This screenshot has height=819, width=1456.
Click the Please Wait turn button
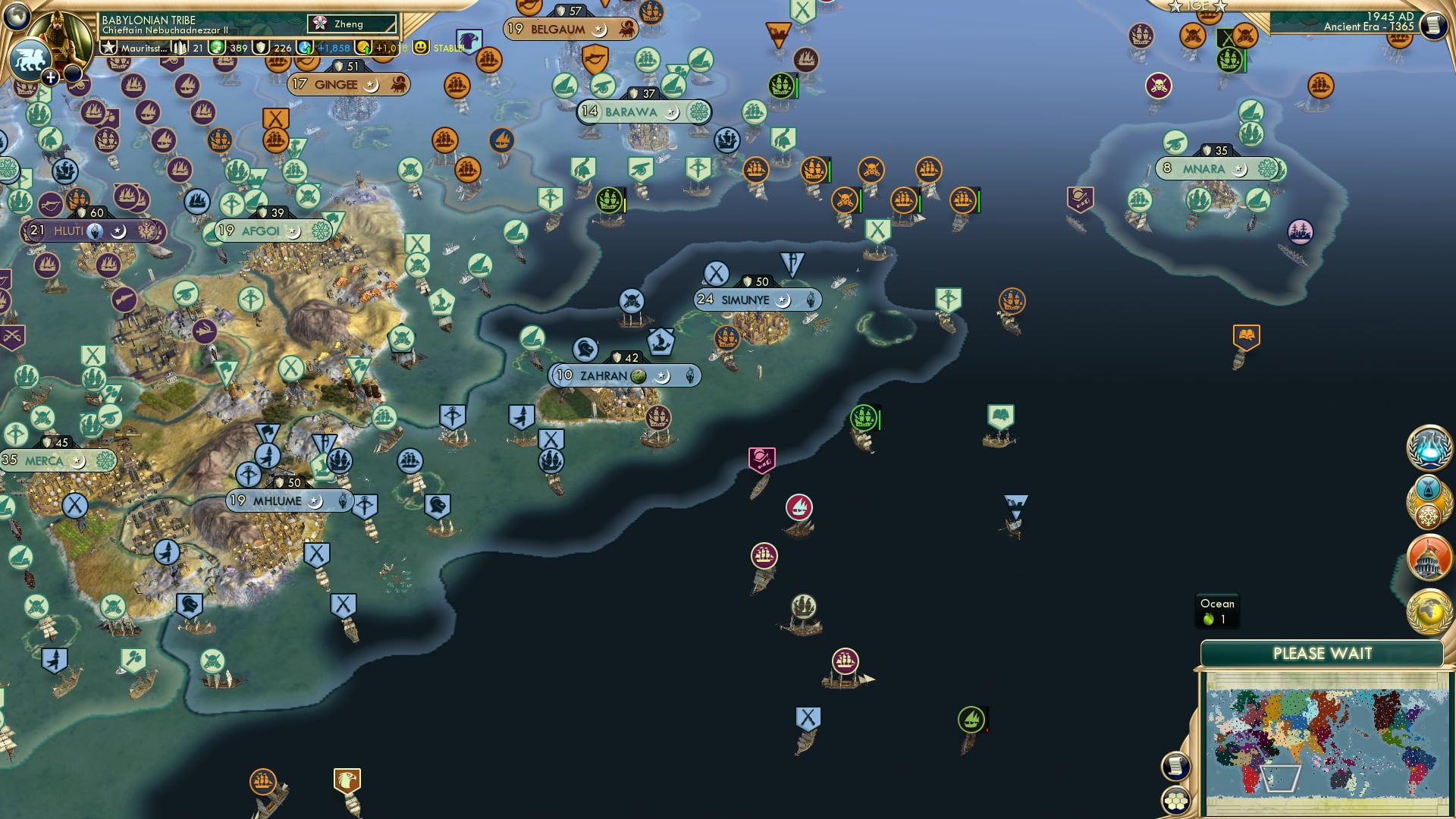[1322, 654]
